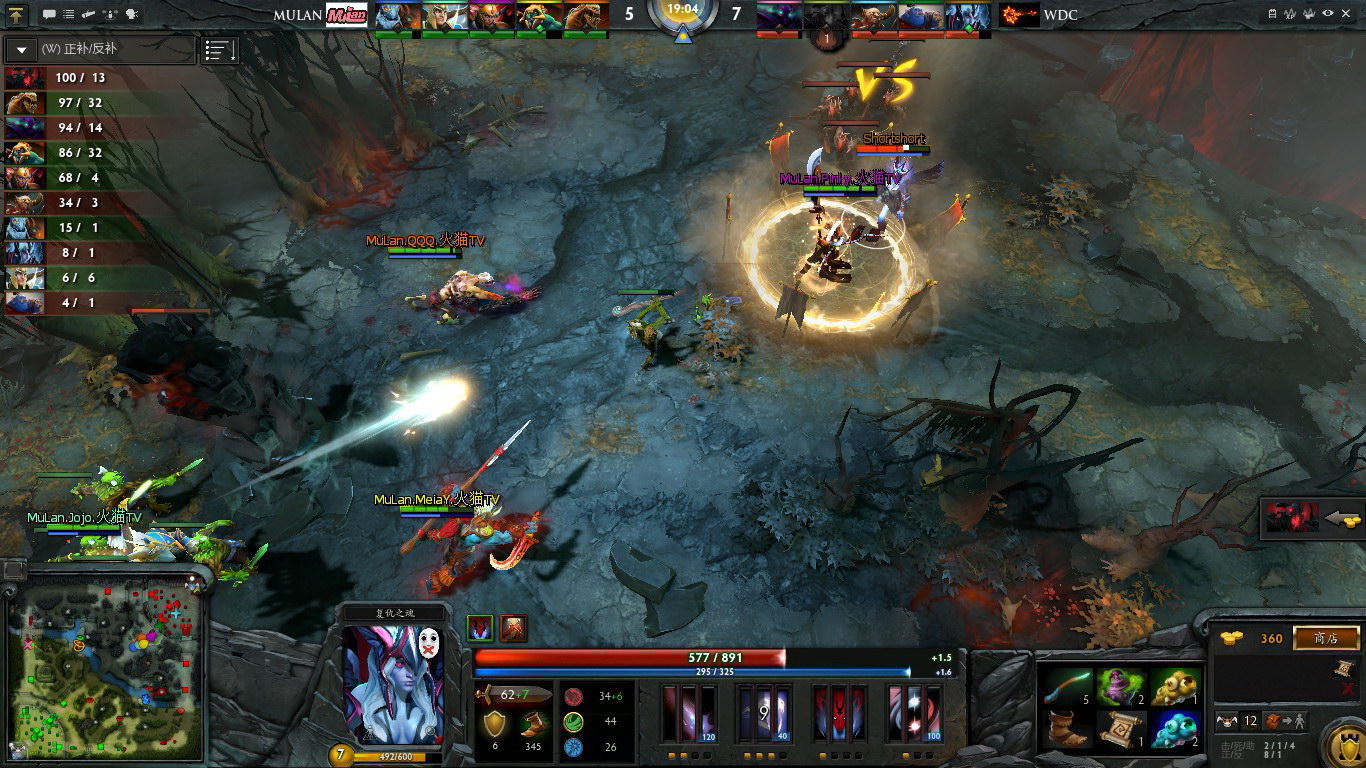
Task: Open the XP graph icon
Action: pyautogui.click(x=1288, y=14)
